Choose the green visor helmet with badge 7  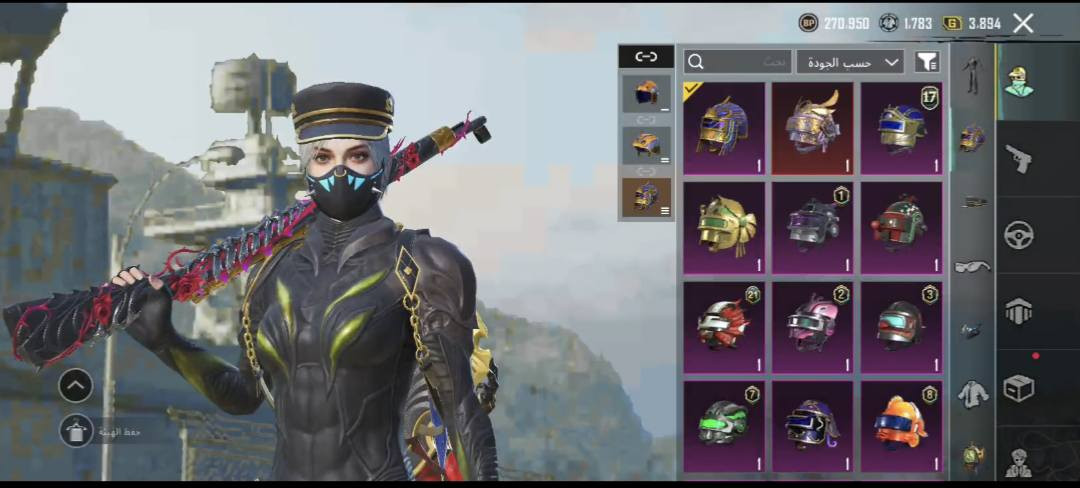[724, 425]
